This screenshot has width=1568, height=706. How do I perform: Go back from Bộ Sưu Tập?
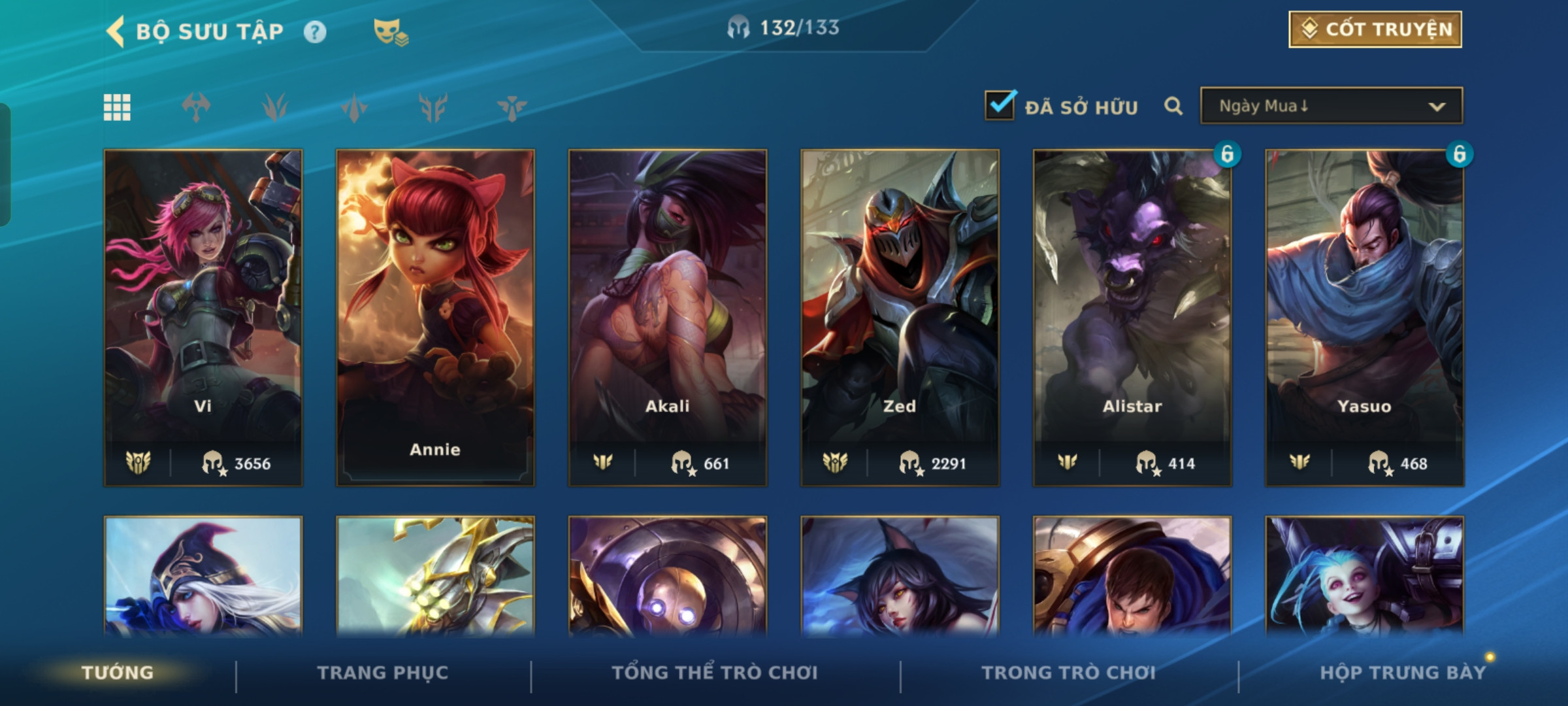116,31
